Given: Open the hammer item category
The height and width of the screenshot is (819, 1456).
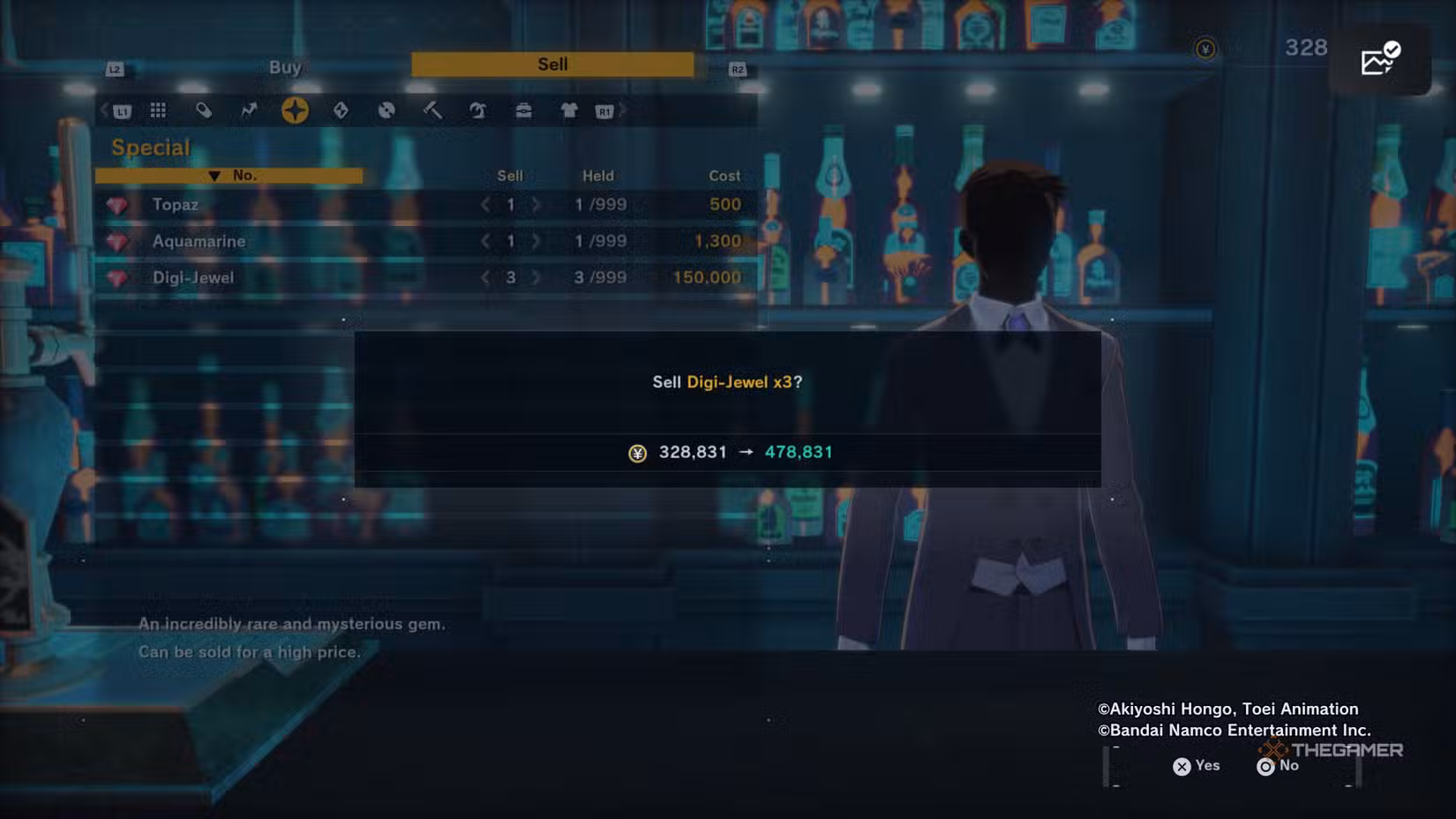Looking at the screenshot, I should click(432, 110).
